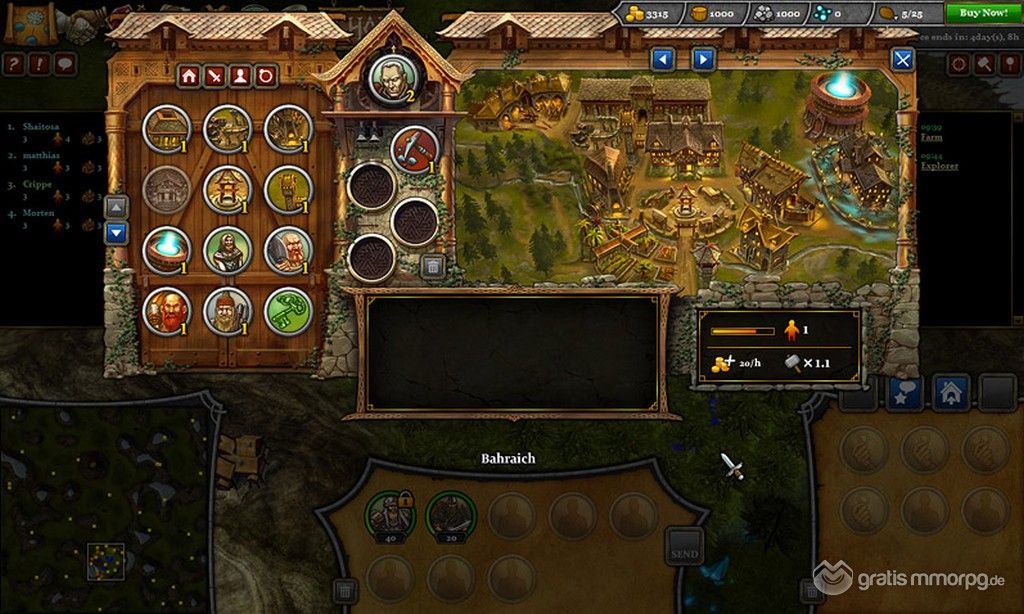1024x614 pixels.
Task: Open the Farm link in the log
Action: (x=931, y=138)
